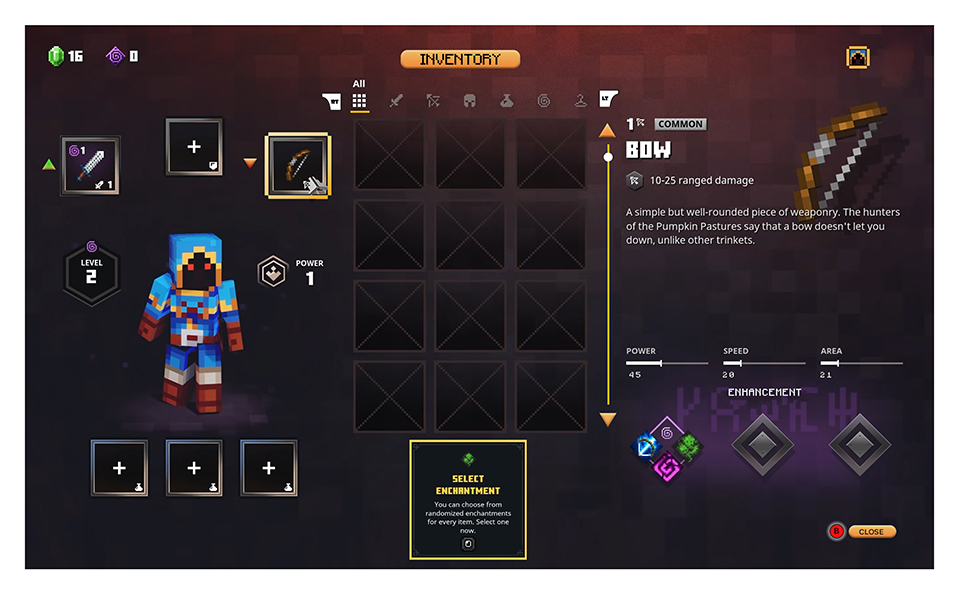
Task: Select the equipped bow slot
Action: pos(298,165)
